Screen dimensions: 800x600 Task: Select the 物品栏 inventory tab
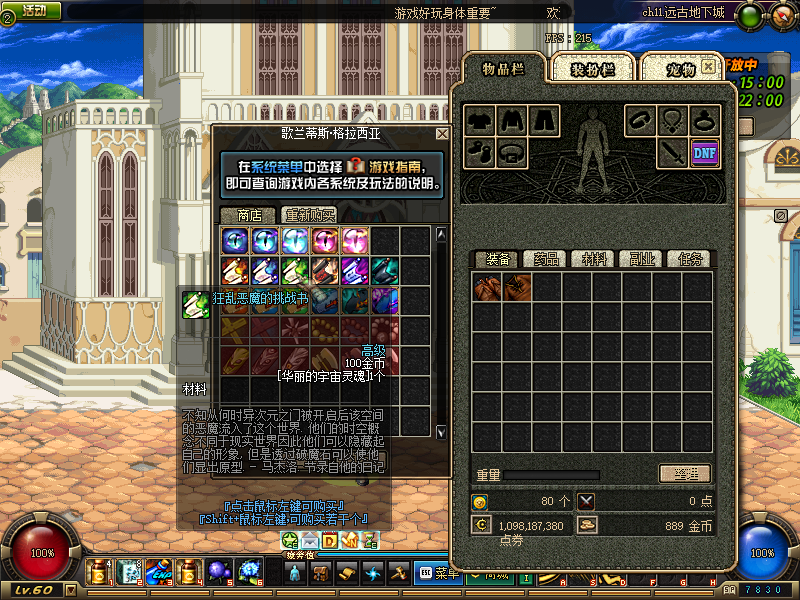click(503, 68)
